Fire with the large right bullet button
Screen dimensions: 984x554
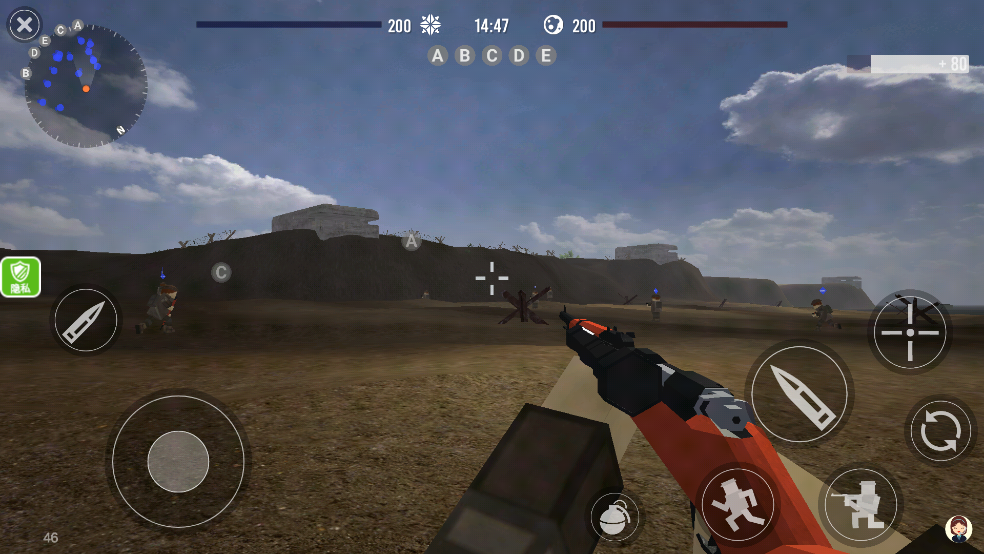(x=798, y=393)
